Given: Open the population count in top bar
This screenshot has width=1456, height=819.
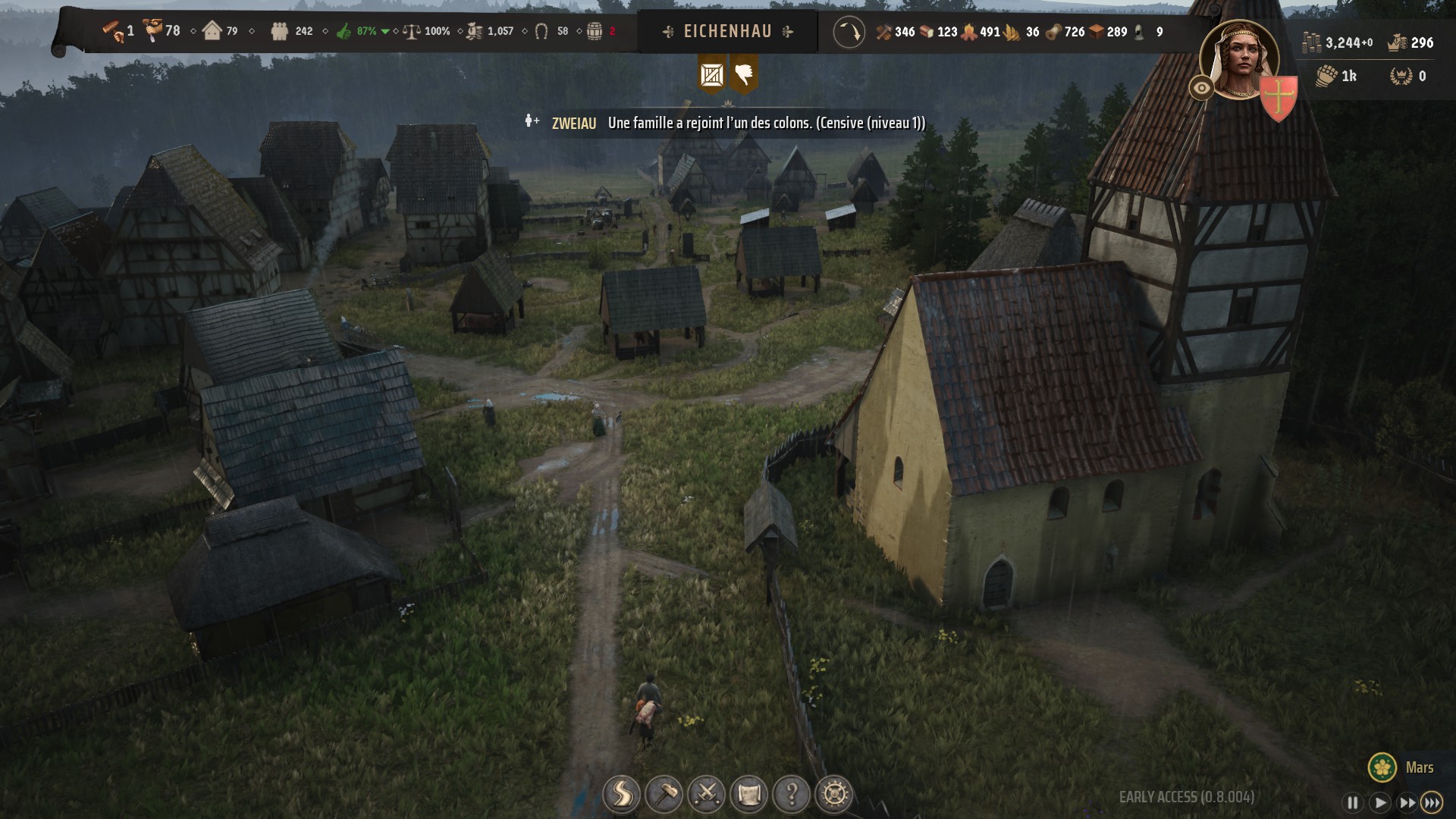Looking at the screenshot, I should point(293,31).
